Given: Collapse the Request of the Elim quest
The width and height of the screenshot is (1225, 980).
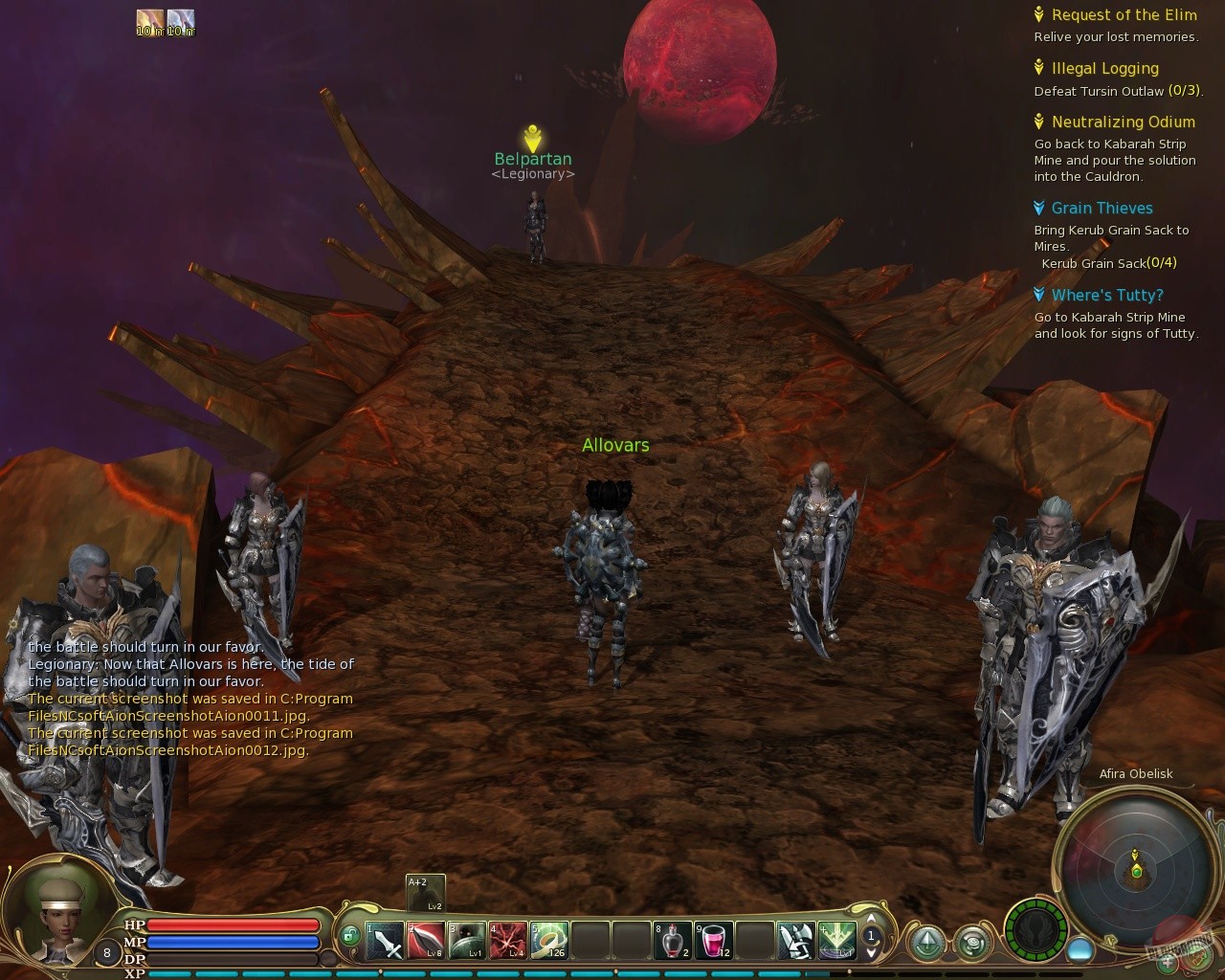Looking at the screenshot, I should [1125, 14].
